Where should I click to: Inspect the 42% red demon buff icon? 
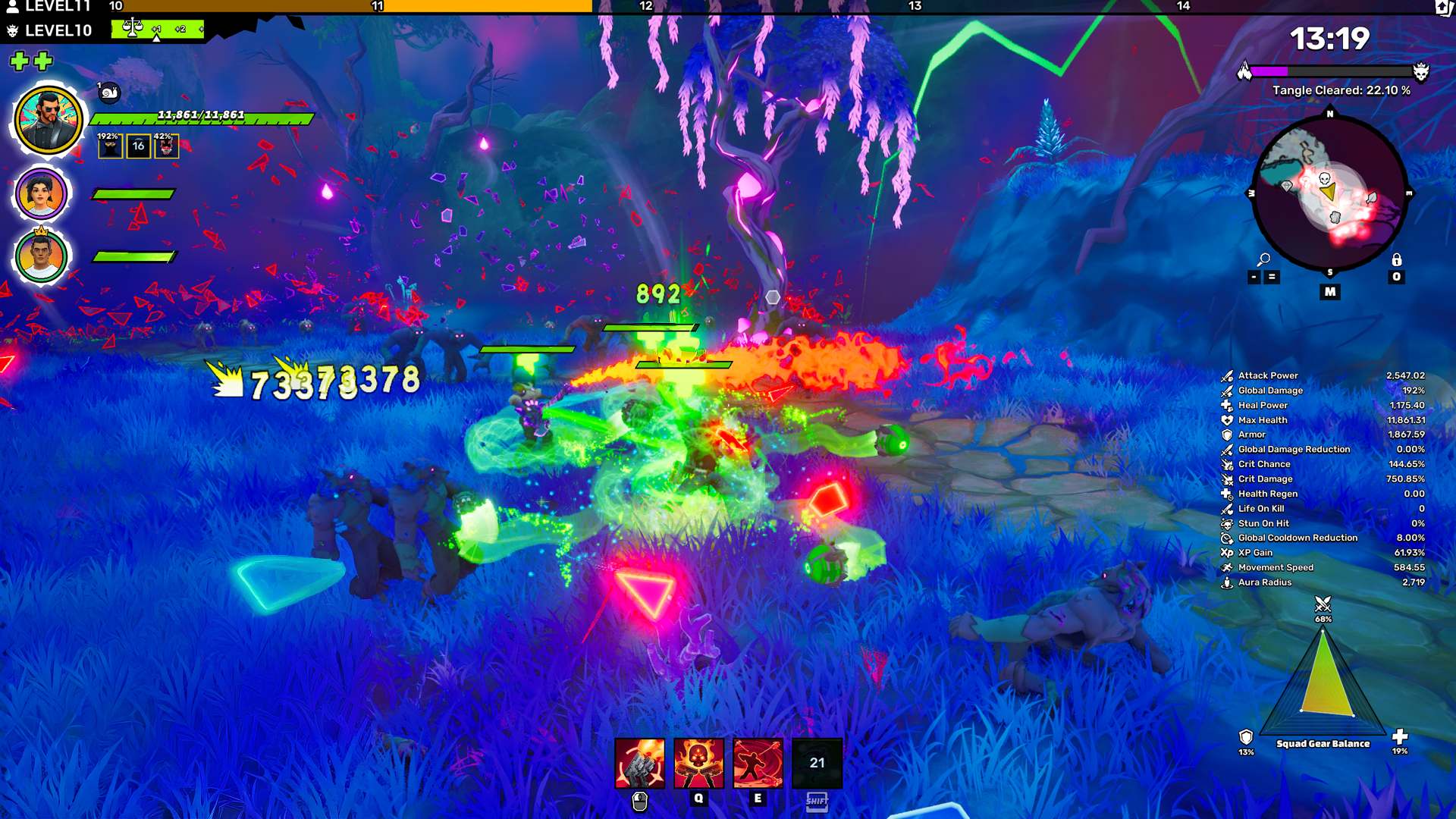point(166,146)
